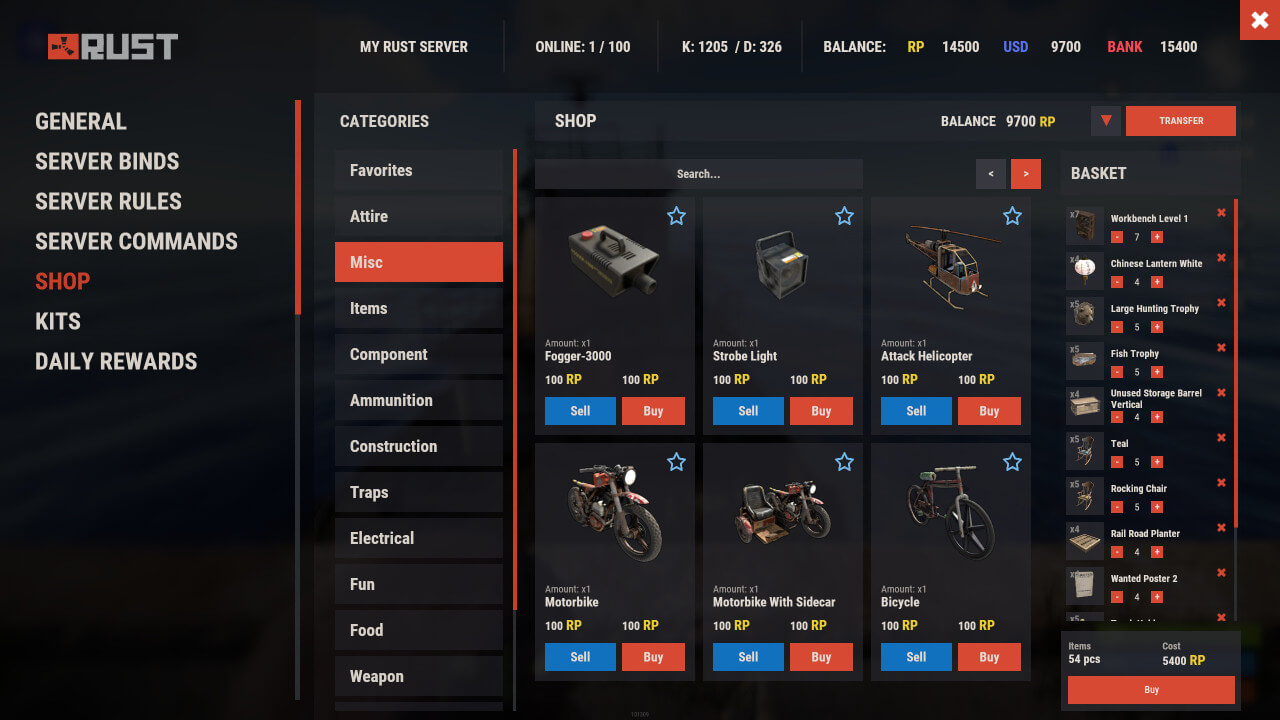
Task: Click the shop search field
Action: pyautogui.click(x=698, y=174)
